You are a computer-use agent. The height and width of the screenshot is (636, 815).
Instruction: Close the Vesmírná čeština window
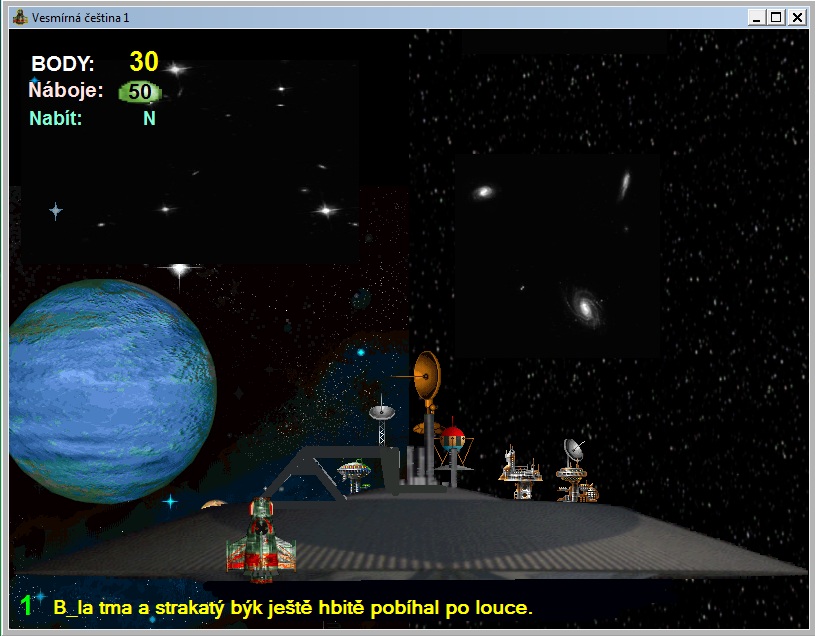[797, 17]
